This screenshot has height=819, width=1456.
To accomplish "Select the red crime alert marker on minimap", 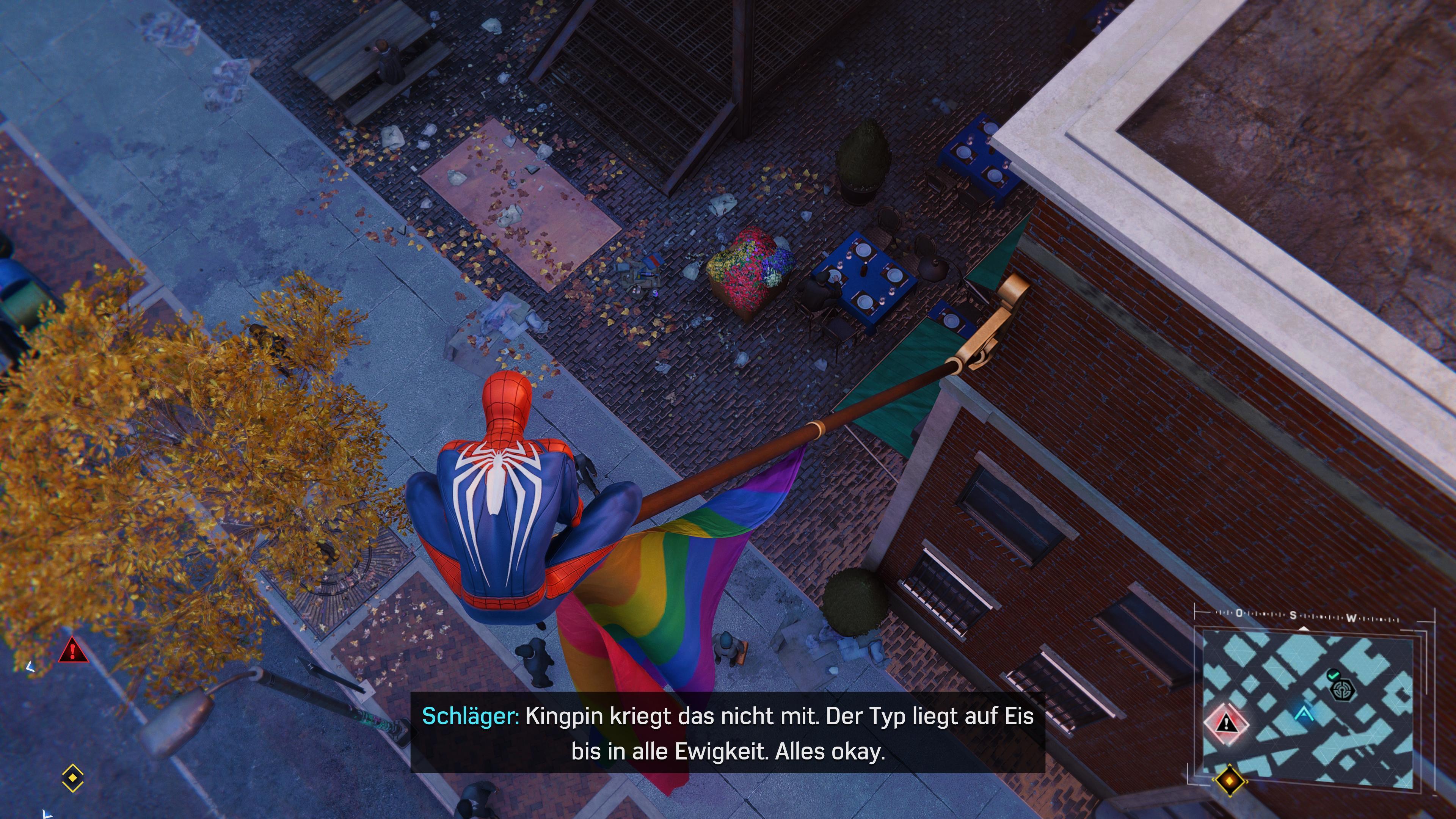I will (1226, 722).
